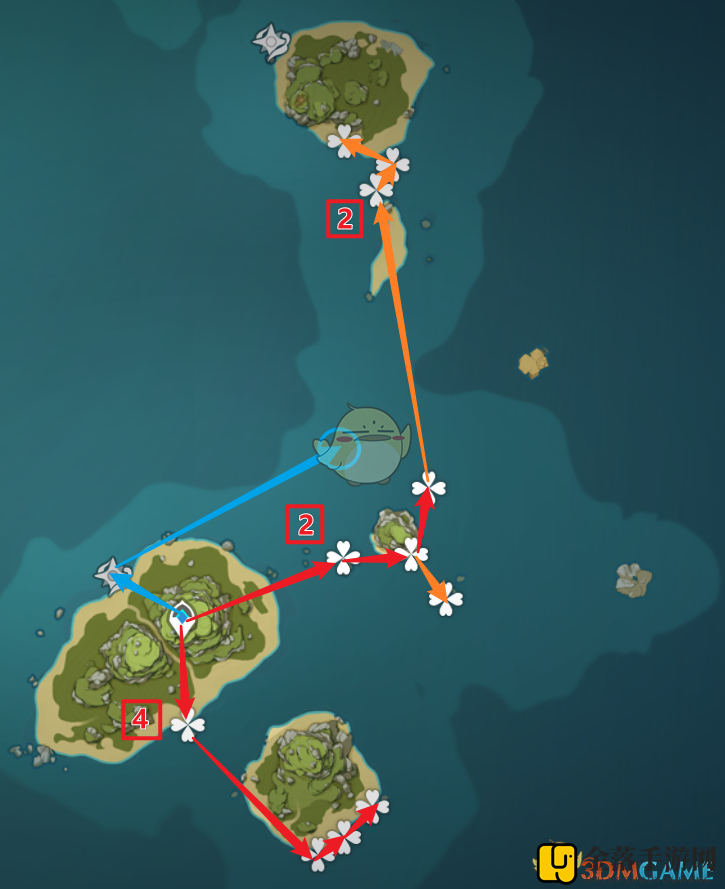Click the player location marker
The height and width of the screenshot is (889, 725).
click(181, 619)
